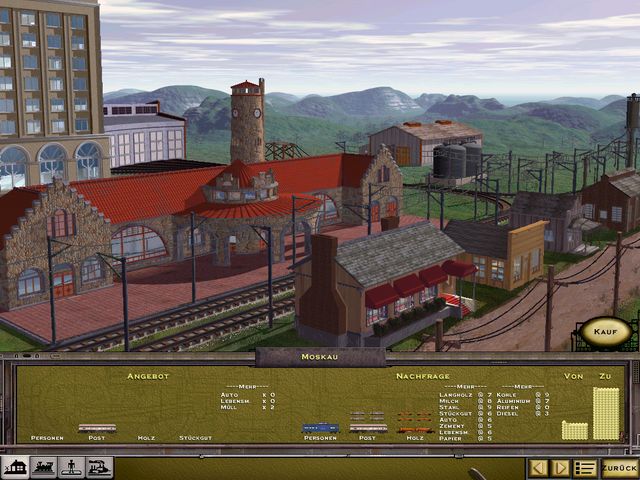
Task: Open the station list button
Action: click(585, 468)
